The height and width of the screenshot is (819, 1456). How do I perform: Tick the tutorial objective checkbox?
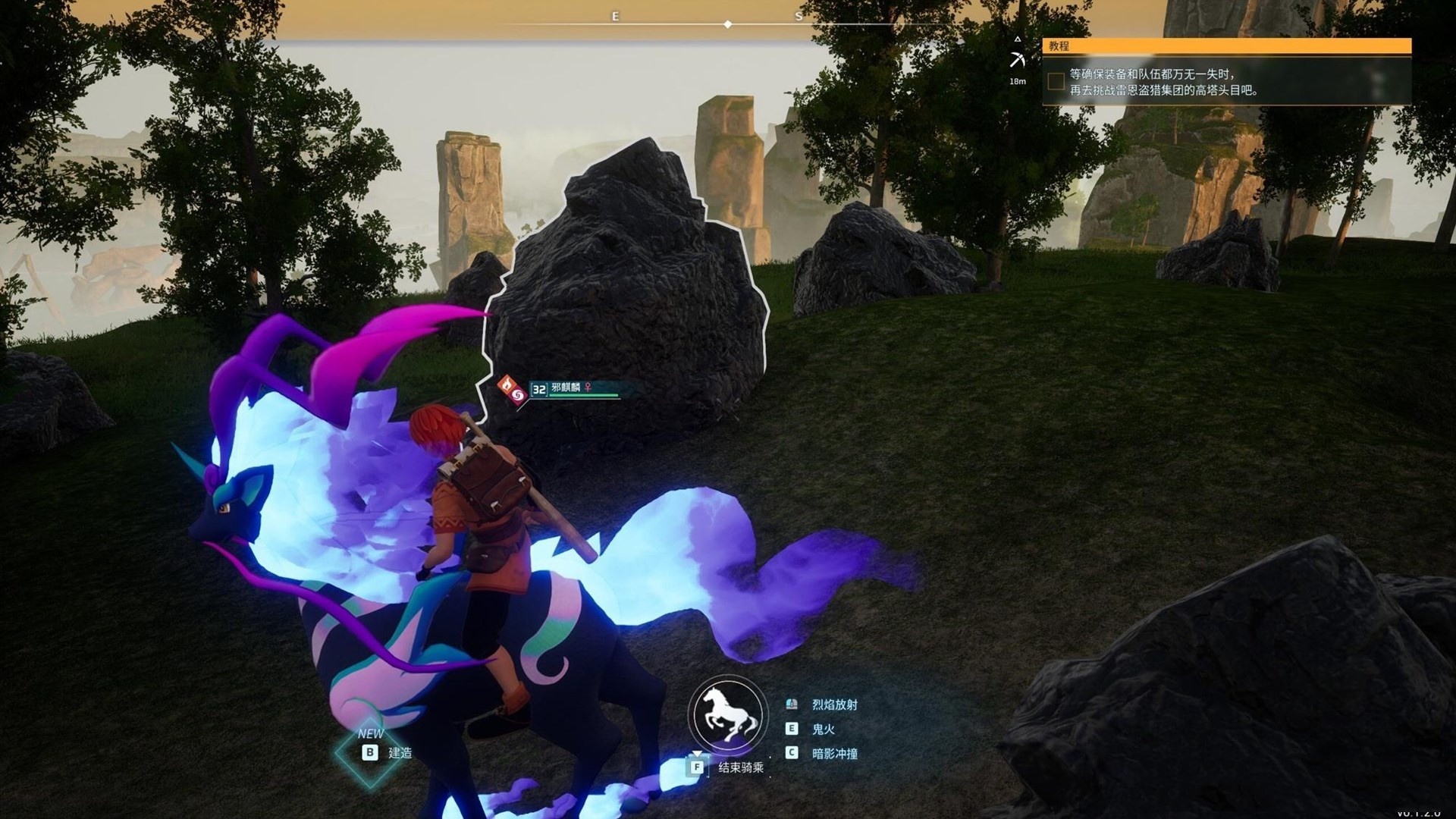click(1056, 81)
